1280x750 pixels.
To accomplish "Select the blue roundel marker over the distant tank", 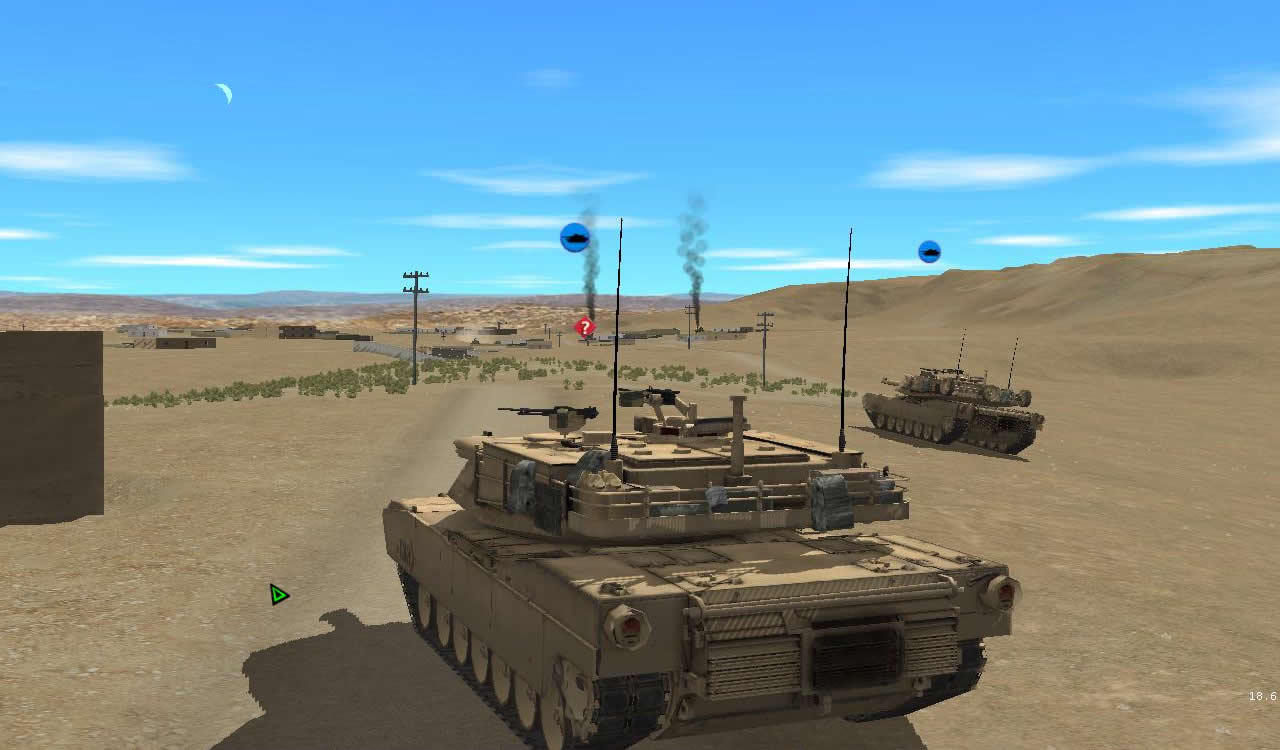I will (x=928, y=250).
